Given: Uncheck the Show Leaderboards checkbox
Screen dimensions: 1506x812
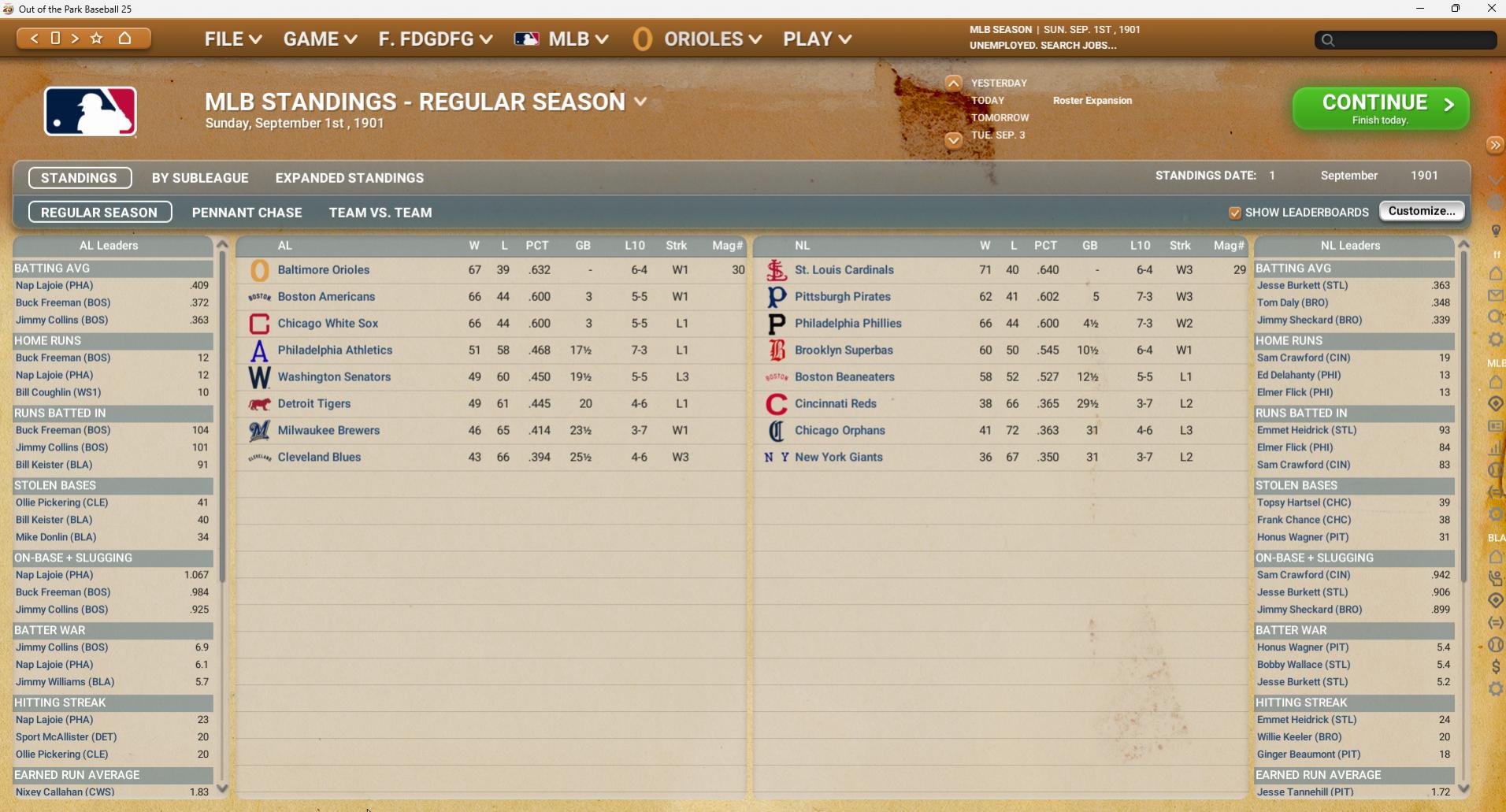Looking at the screenshot, I should [1237, 213].
